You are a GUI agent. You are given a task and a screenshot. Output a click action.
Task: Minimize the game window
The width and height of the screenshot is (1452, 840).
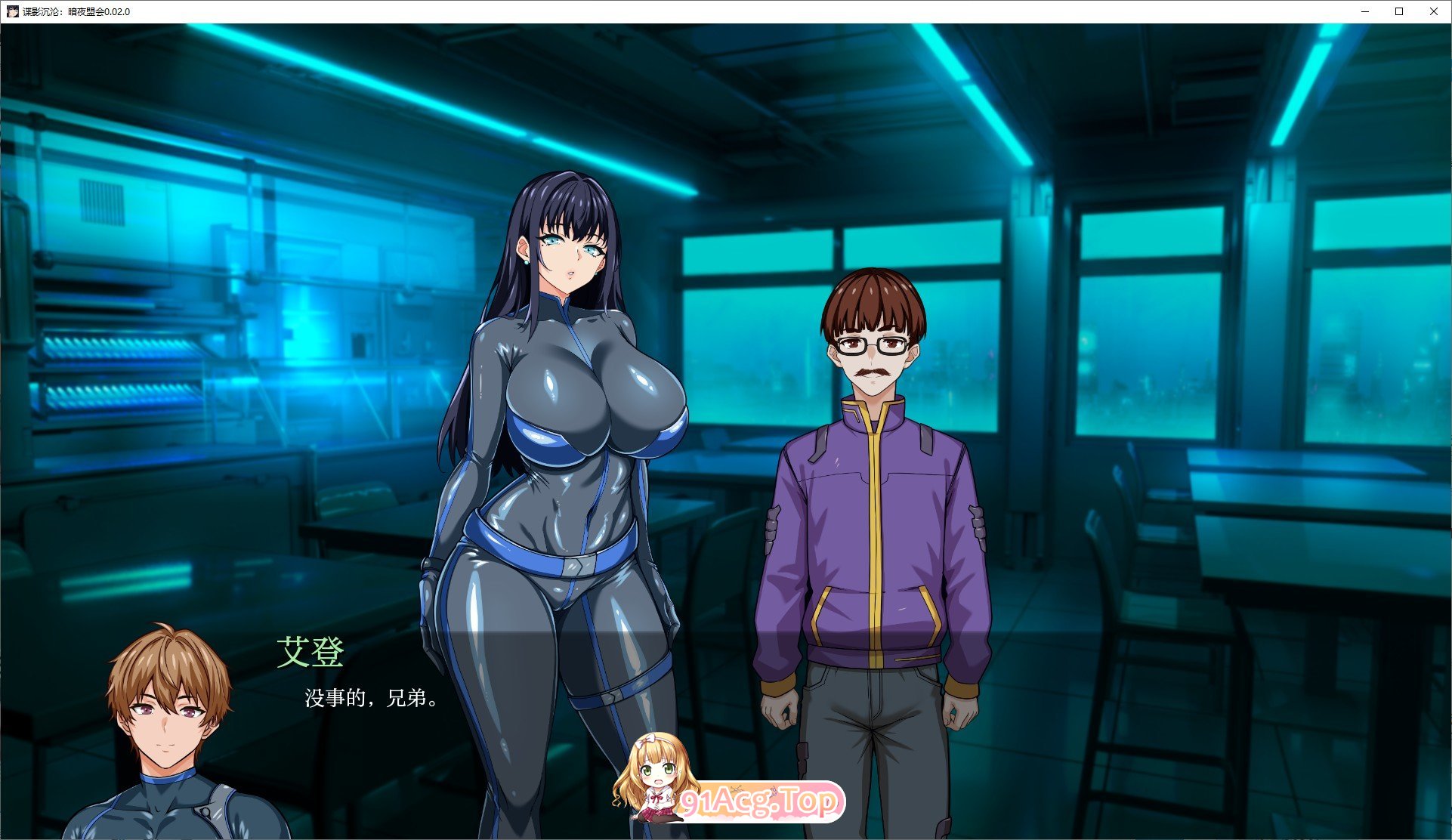tap(1364, 11)
